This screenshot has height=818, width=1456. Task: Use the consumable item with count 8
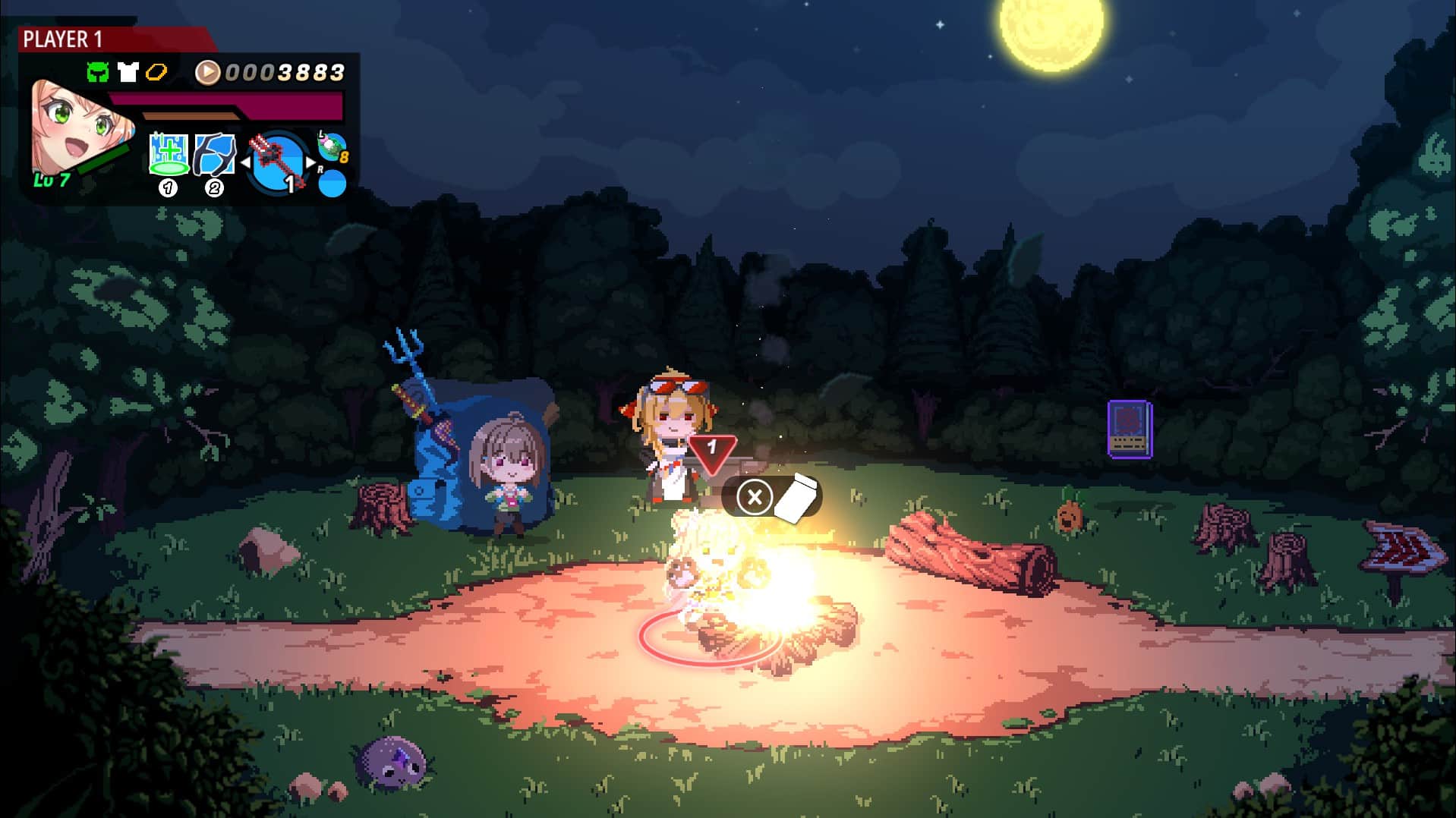332,146
